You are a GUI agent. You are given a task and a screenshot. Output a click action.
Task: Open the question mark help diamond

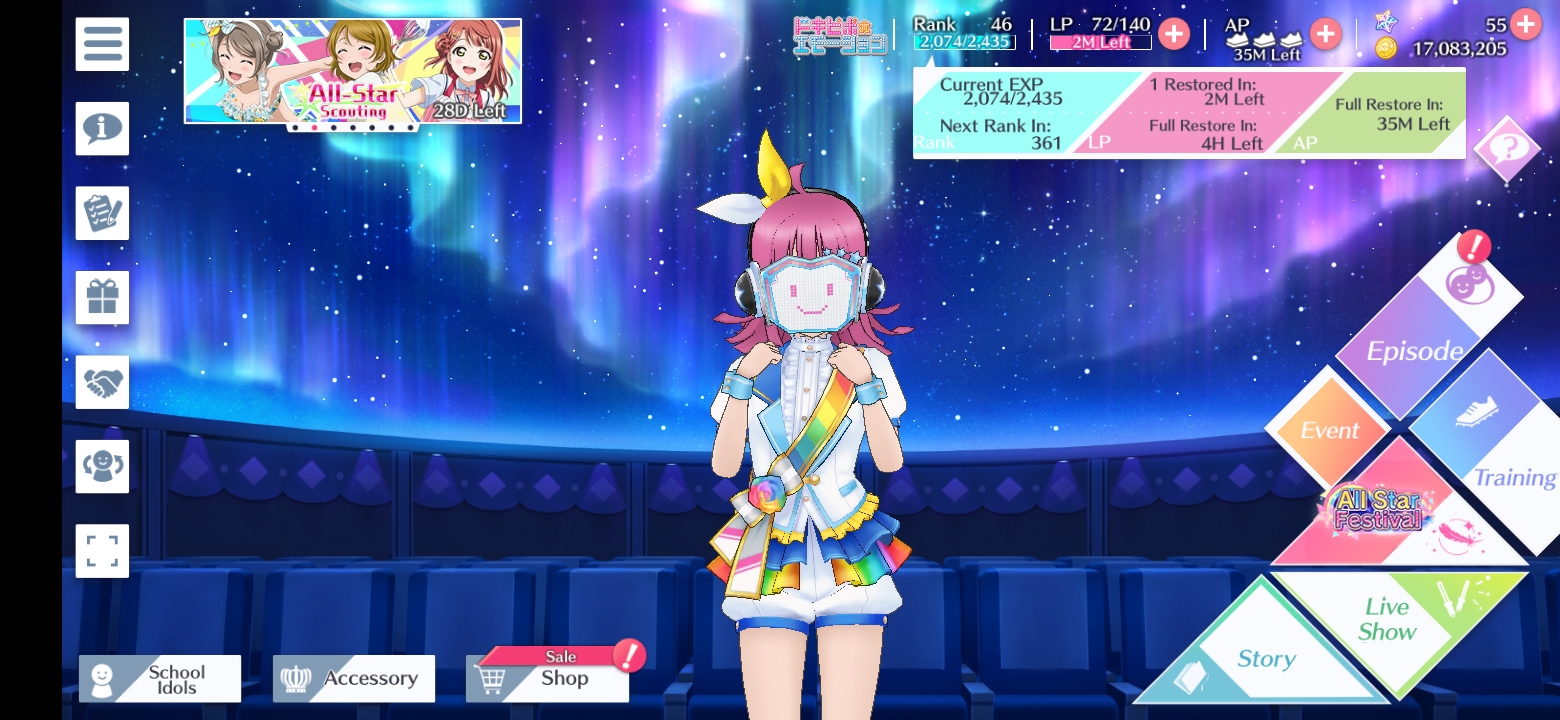[1507, 149]
